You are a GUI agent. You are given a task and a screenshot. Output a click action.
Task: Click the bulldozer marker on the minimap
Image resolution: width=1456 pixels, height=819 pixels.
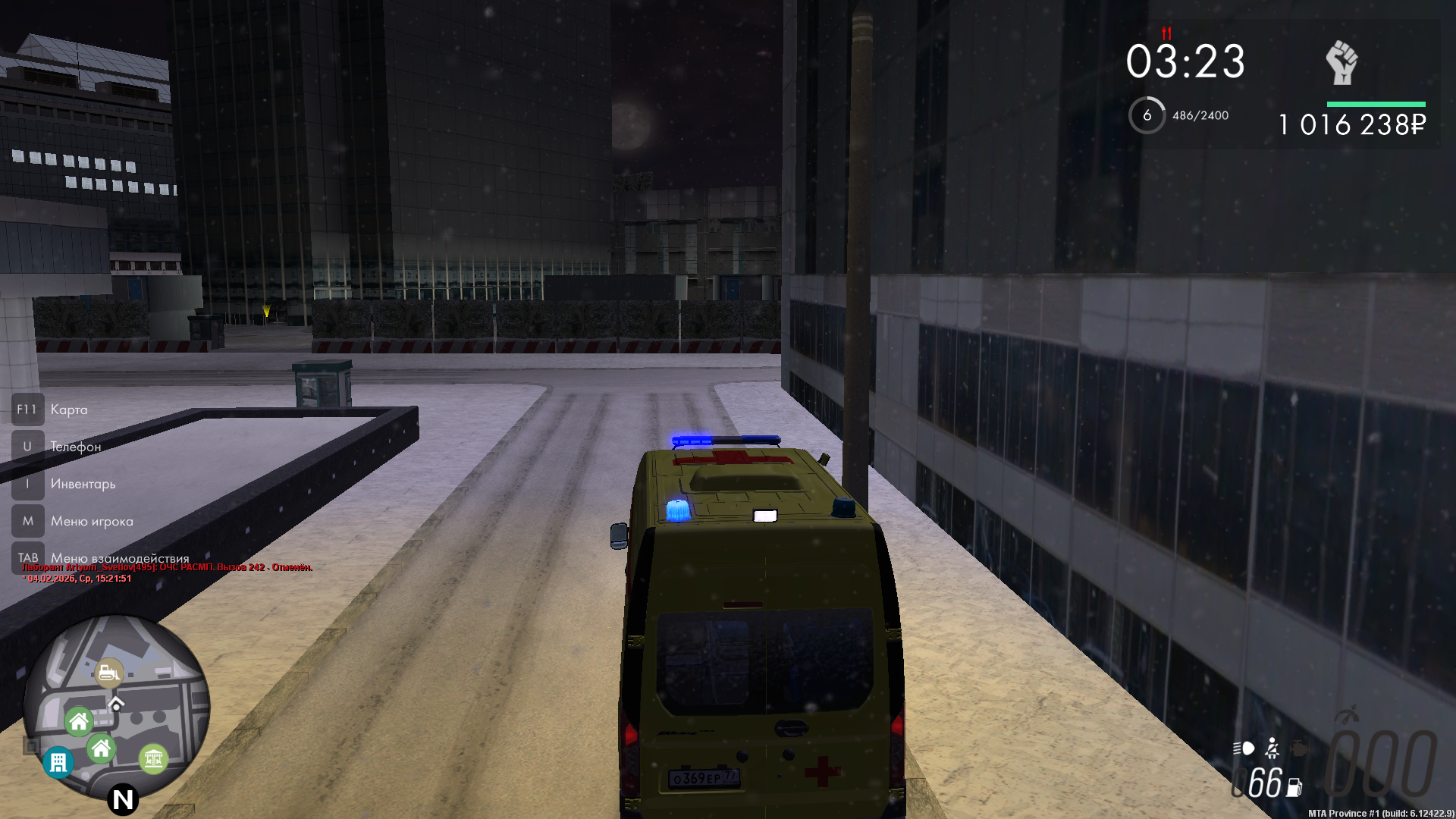coord(109,673)
